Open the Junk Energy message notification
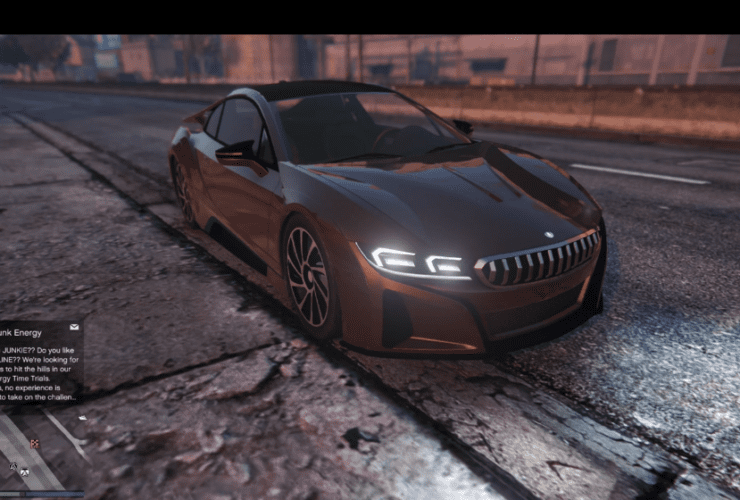 coord(38,364)
